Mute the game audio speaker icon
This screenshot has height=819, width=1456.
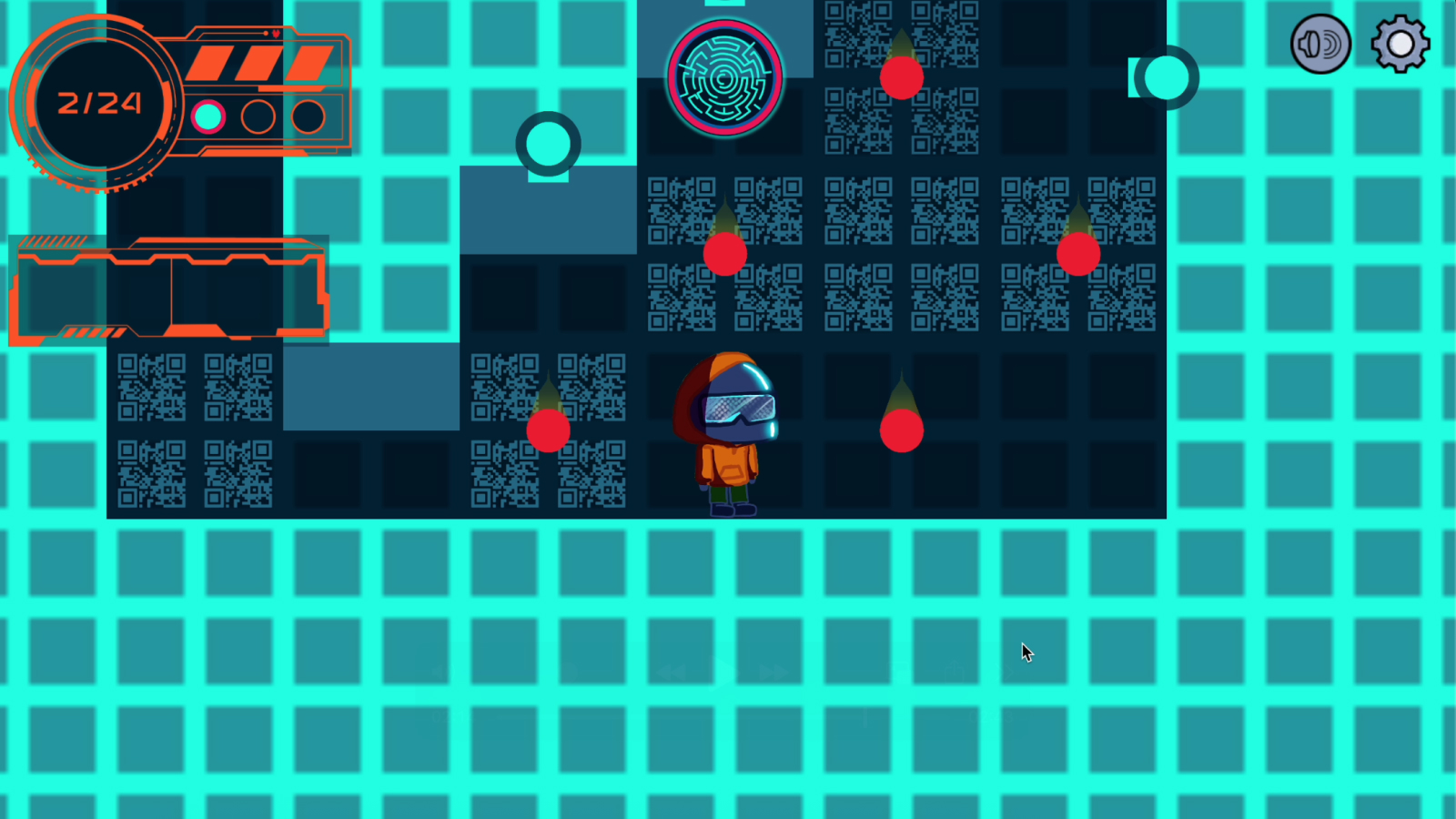(x=1320, y=43)
